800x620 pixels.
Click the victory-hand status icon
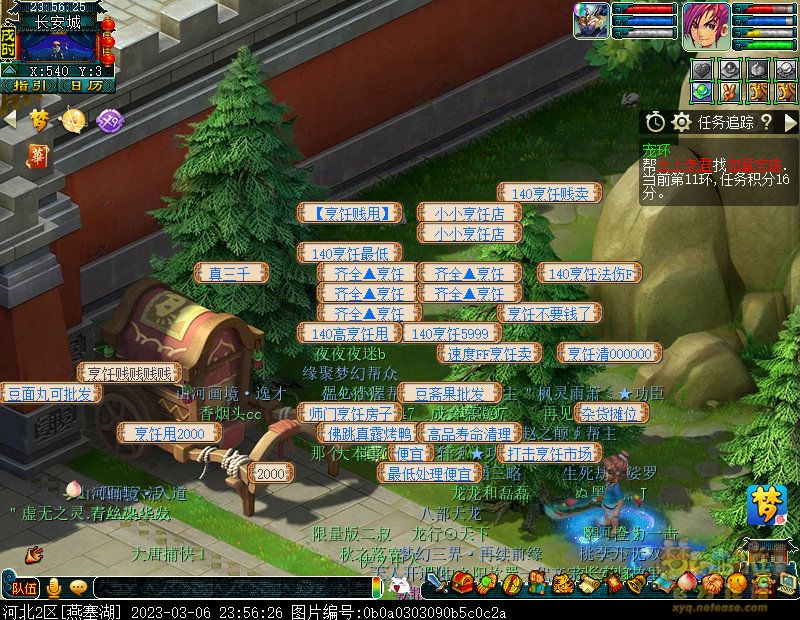[731, 92]
